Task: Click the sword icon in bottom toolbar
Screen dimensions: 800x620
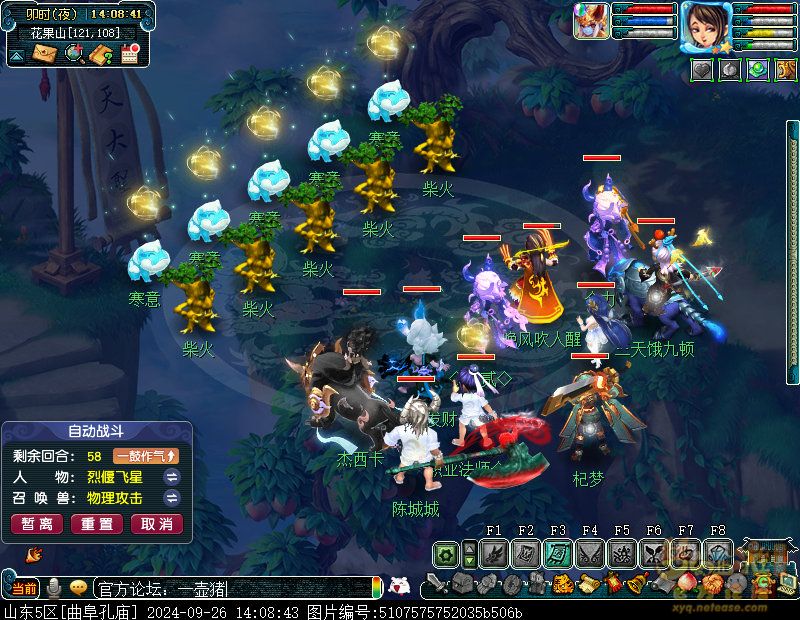Action: (436, 583)
